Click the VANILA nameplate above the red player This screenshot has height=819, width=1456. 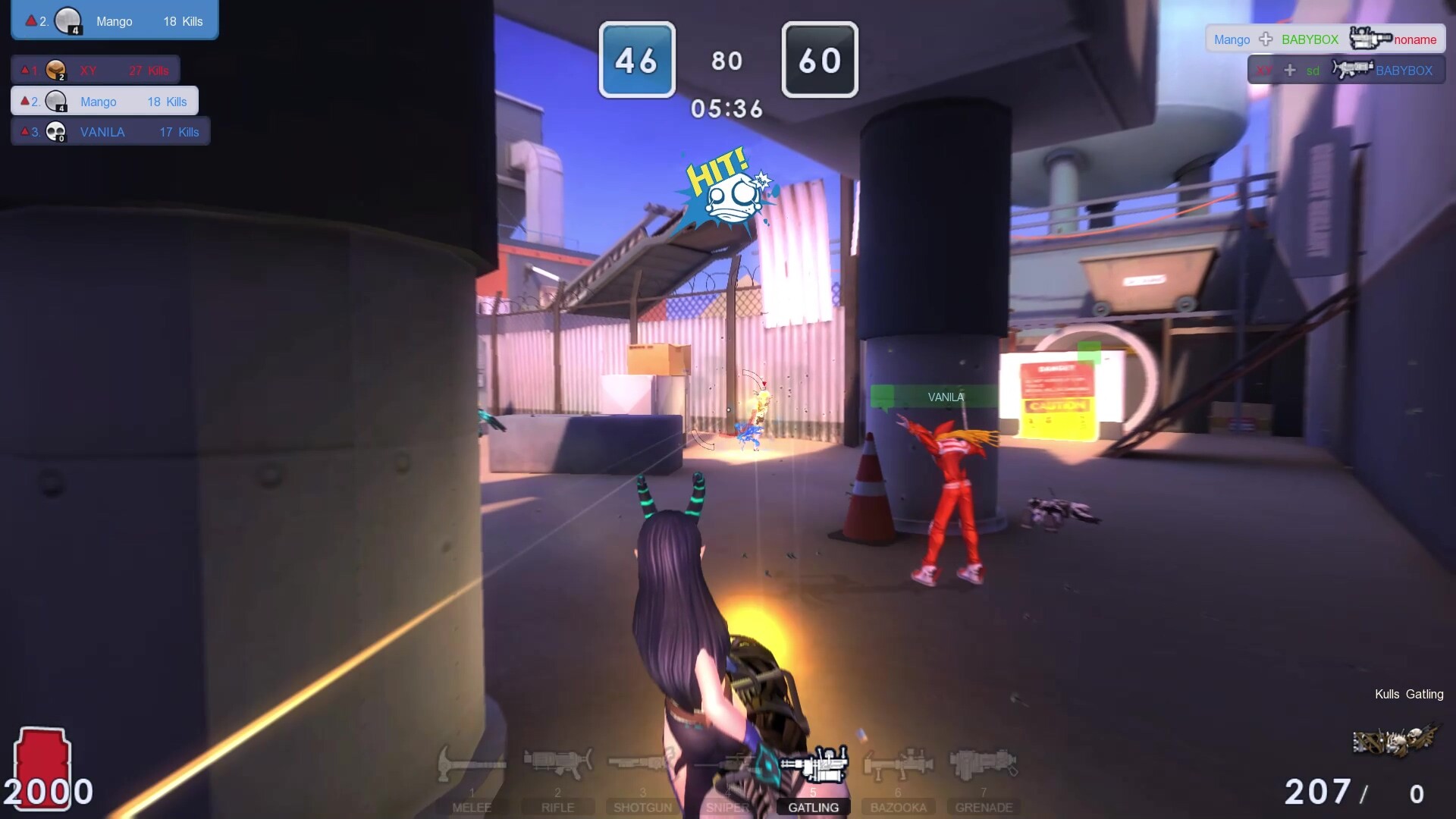tap(945, 396)
